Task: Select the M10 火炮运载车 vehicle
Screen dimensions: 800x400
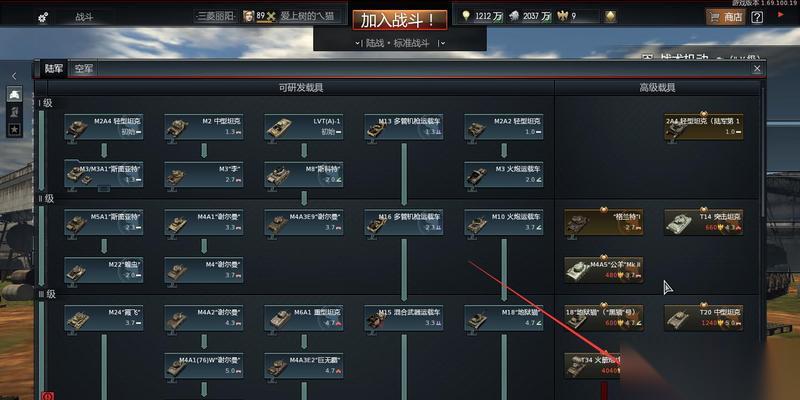Action: [x=503, y=221]
